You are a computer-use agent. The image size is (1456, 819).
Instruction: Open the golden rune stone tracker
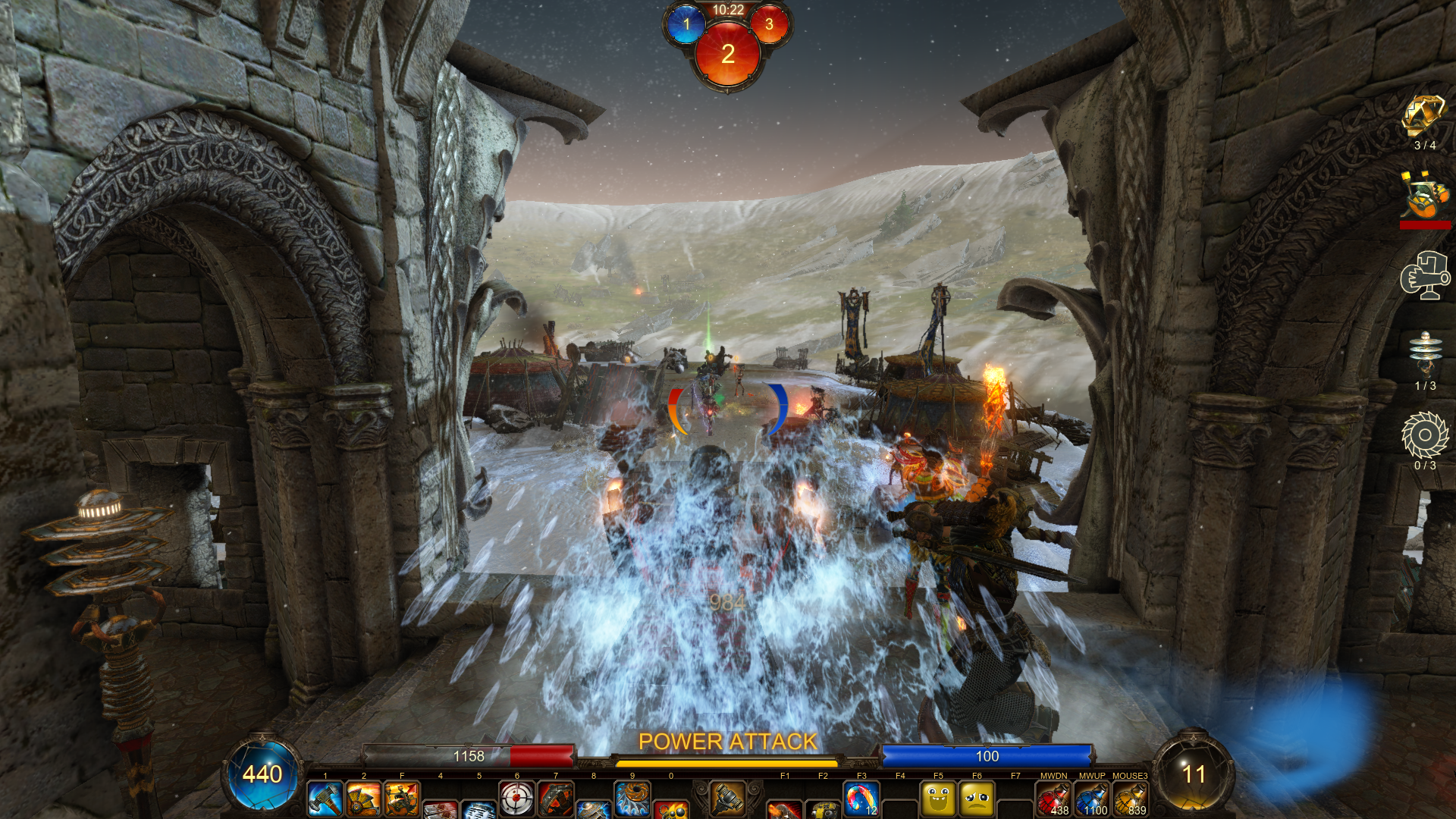pyautogui.click(x=1424, y=117)
